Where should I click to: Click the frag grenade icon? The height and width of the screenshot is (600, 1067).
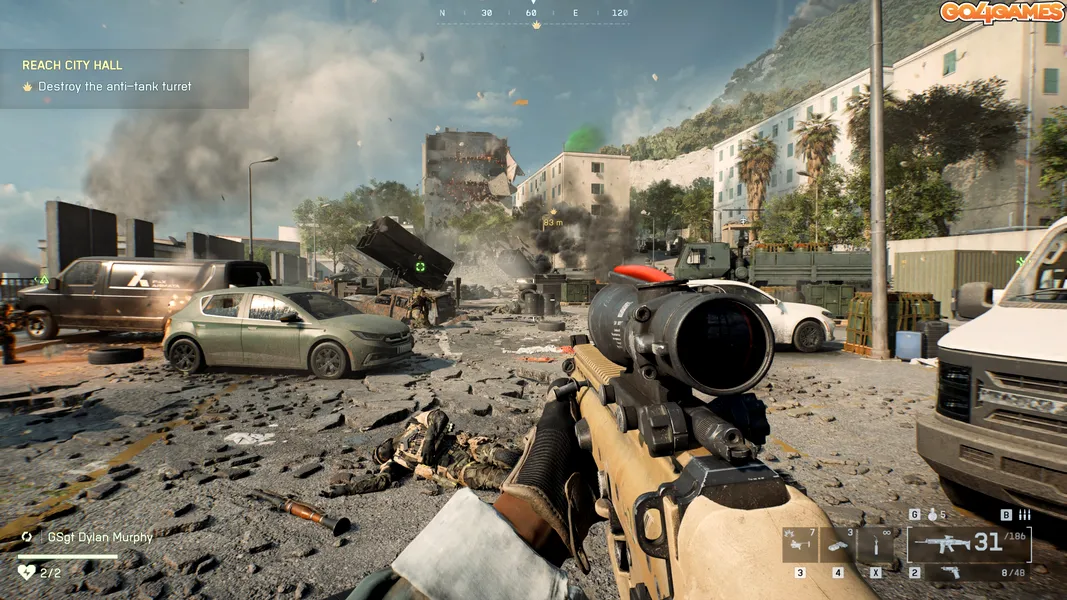coord(932,515)
